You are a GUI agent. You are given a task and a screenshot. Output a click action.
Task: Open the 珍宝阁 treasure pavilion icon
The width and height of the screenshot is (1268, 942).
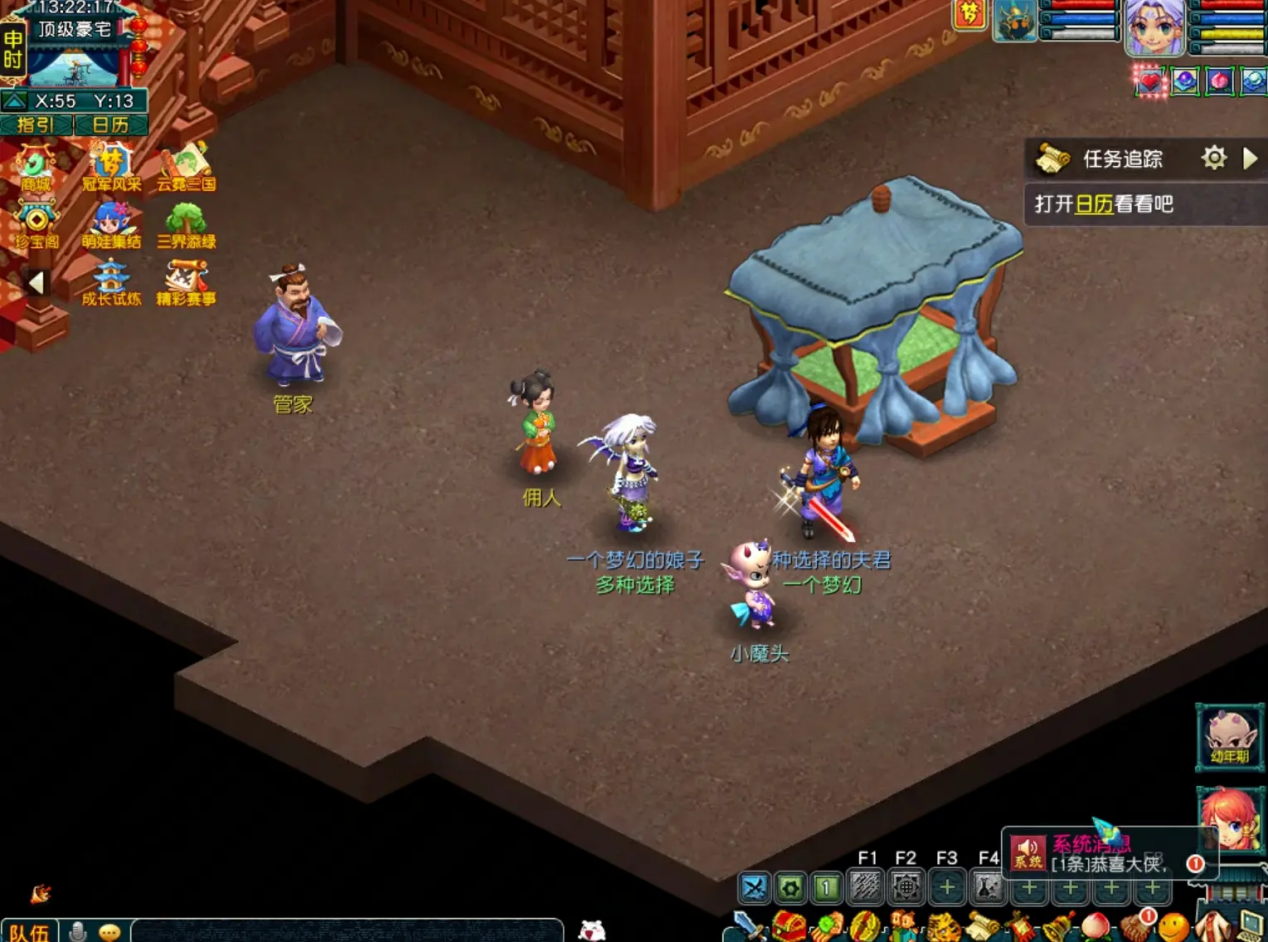(x=37, y=224)
